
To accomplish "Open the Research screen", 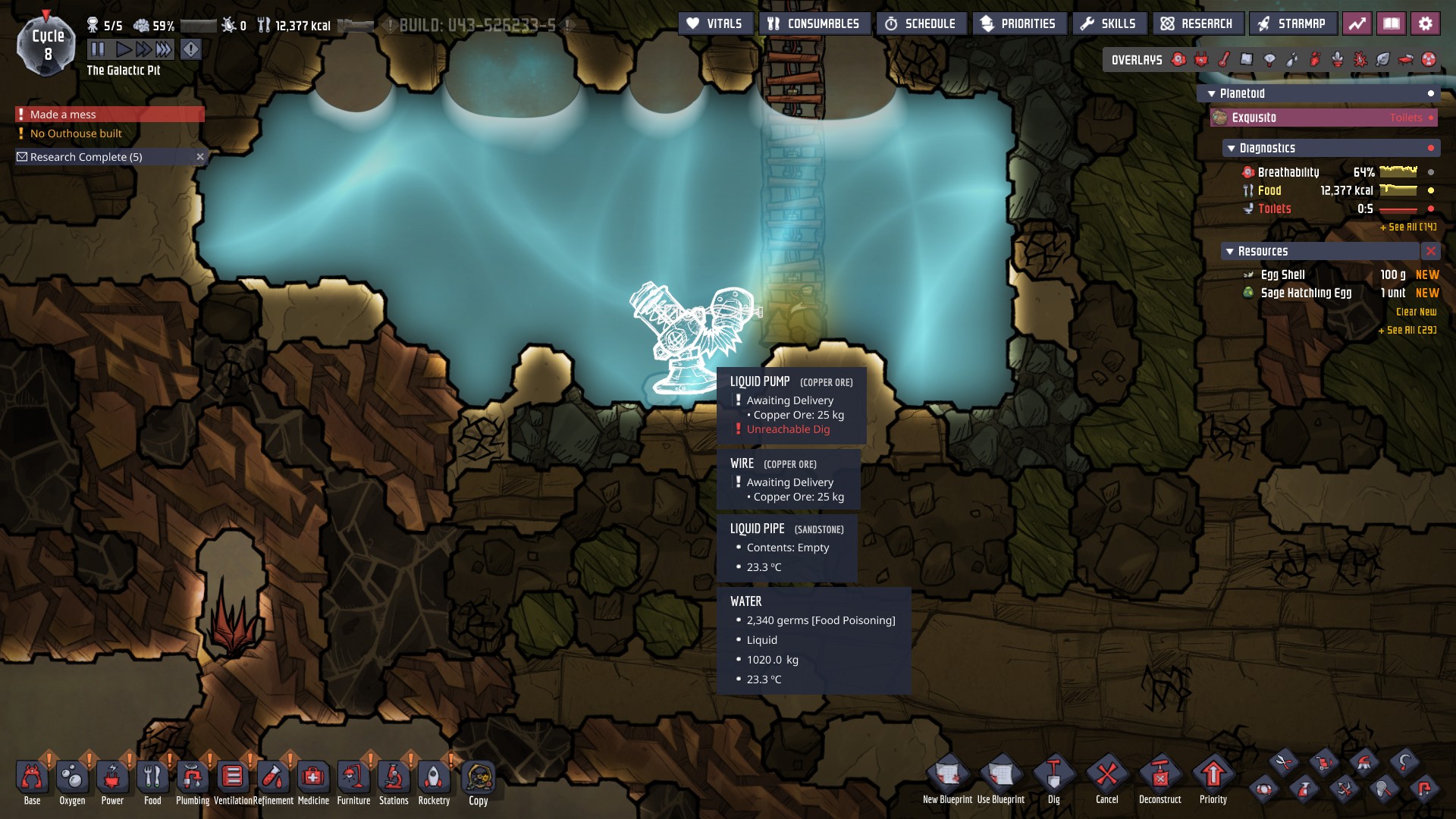I will [1197, 24].
